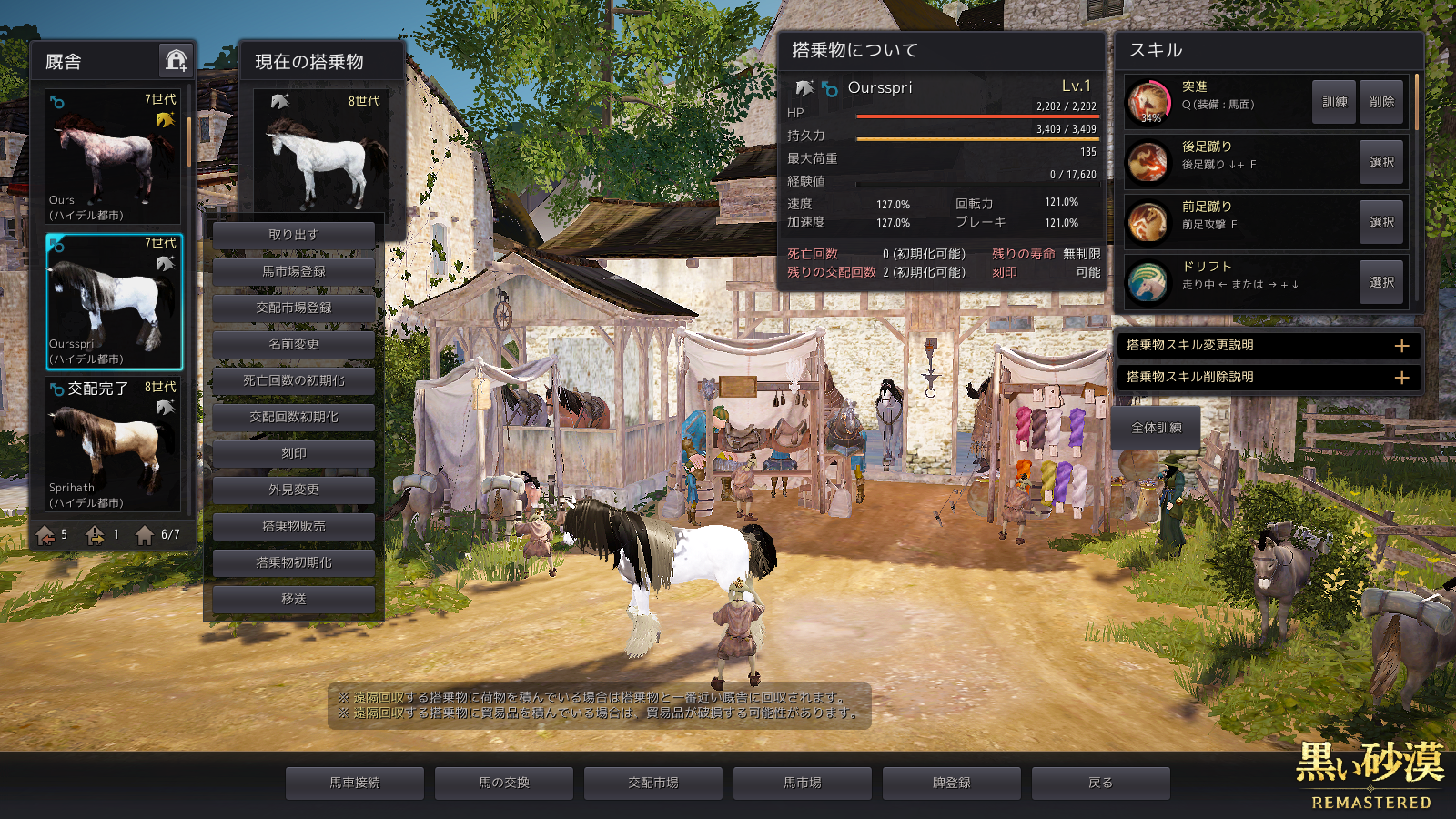The width and height of the screenshot is (1456, 819).
Task: Click the 刻印 branding button
Action: pyautogui.click(x=293, y=453)
